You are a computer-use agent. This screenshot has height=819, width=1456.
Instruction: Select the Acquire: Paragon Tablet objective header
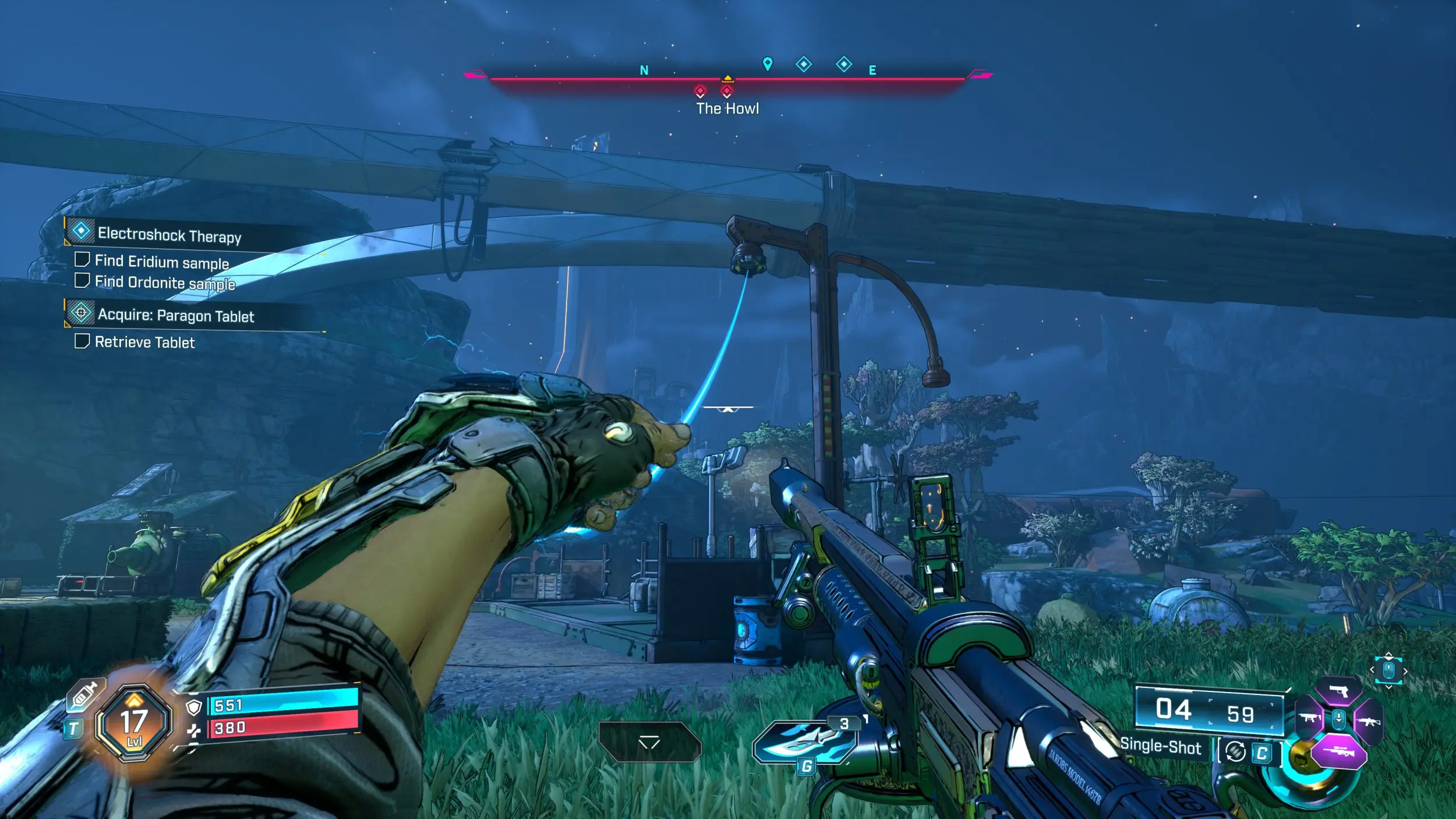click(x=175, y=315)
